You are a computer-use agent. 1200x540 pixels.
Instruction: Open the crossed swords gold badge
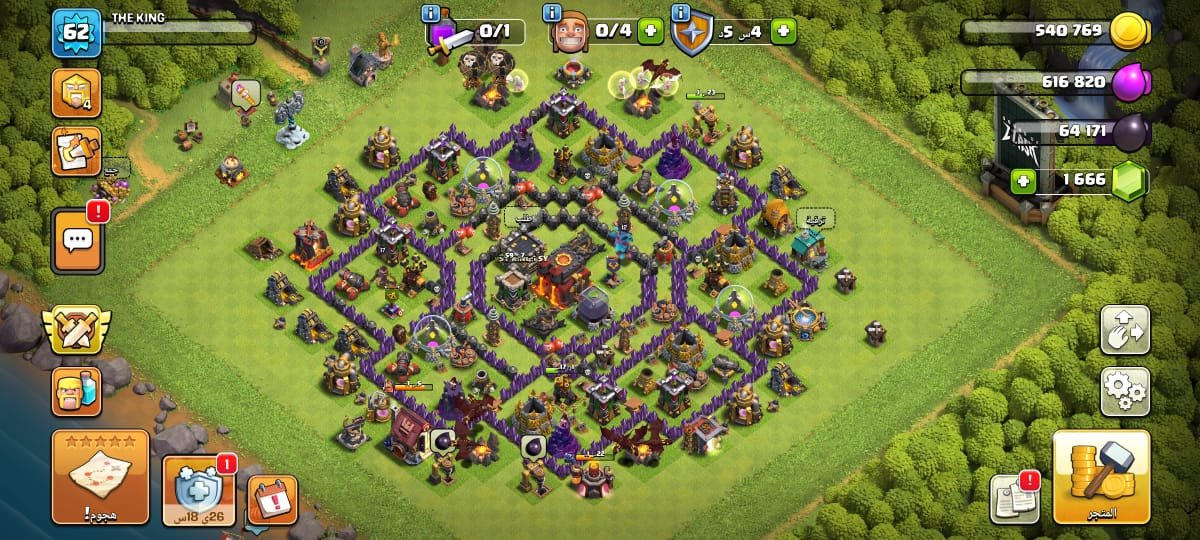[x=76, y=329]
